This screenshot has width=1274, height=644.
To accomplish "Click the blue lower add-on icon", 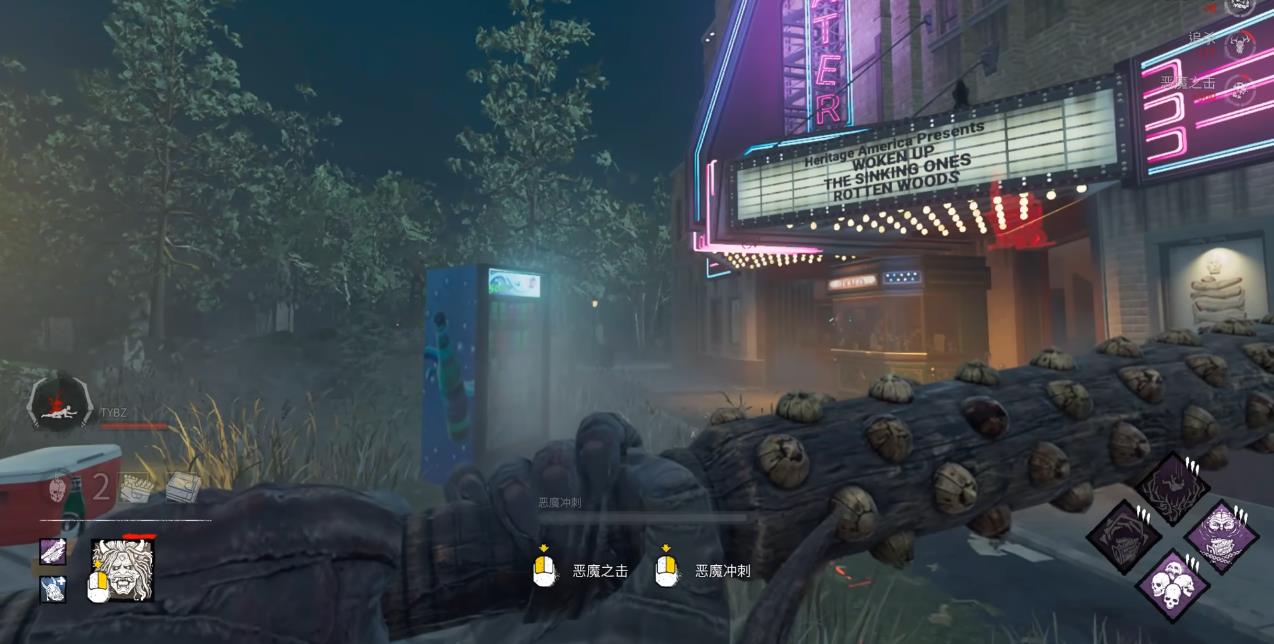I will (x=53, y=589).
